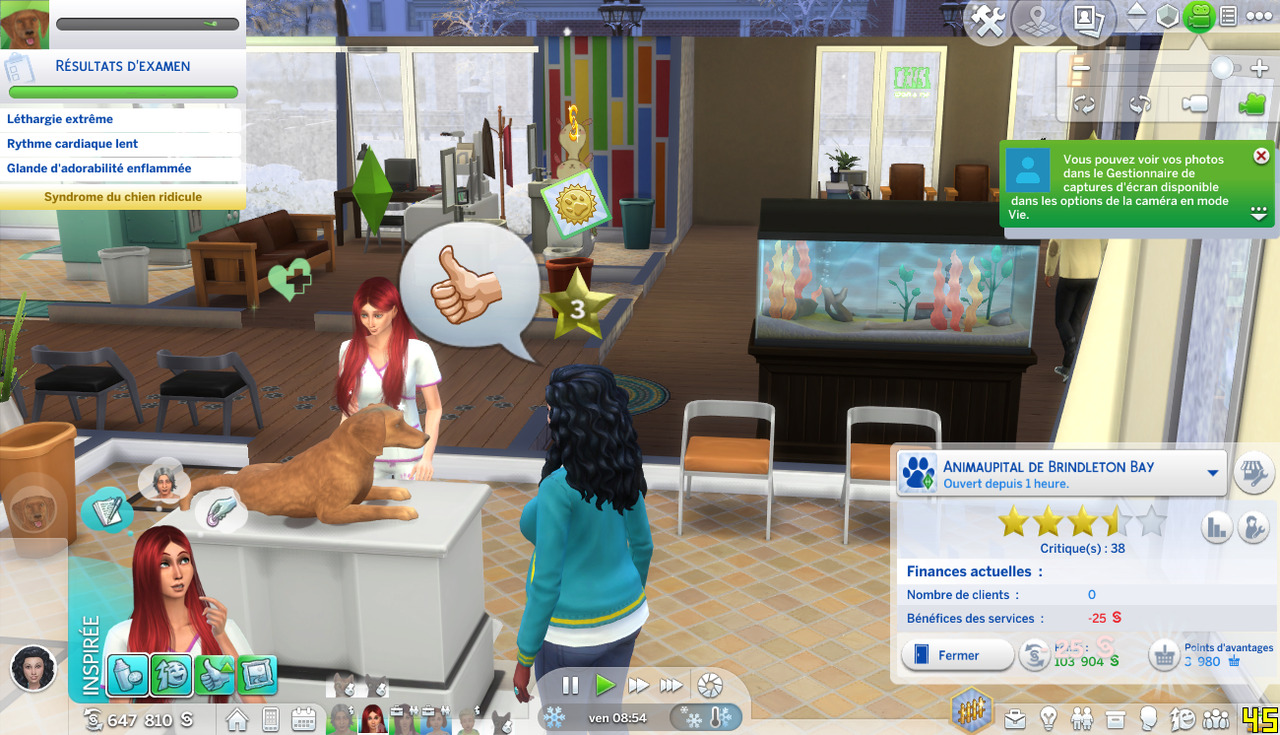1280x735 pixels.
Task: Select the Syndrome du chien ridicule diagnosis
Action: pyautogui.click(x=123, y=197)
